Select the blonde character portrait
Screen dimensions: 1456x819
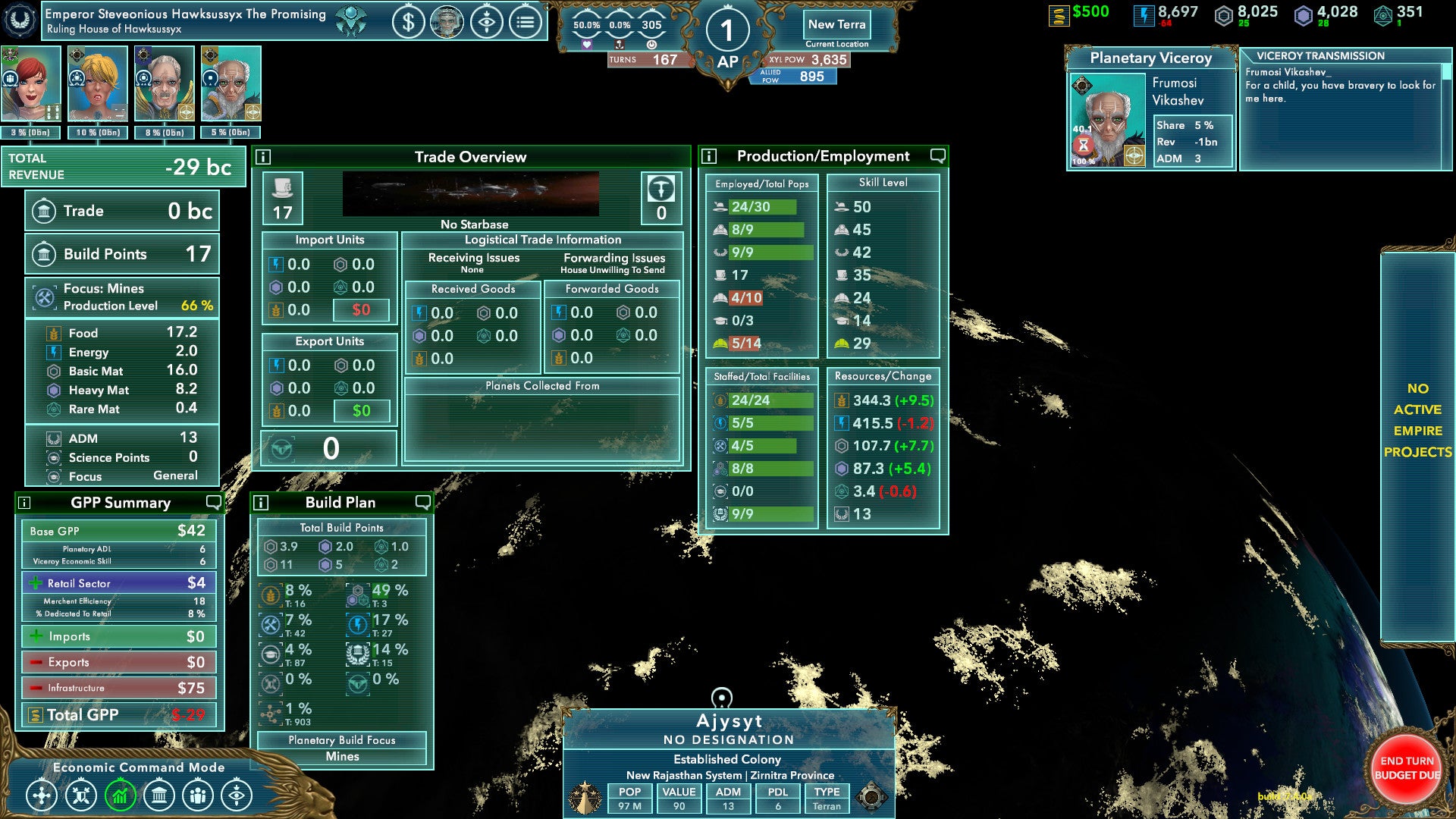98,83
